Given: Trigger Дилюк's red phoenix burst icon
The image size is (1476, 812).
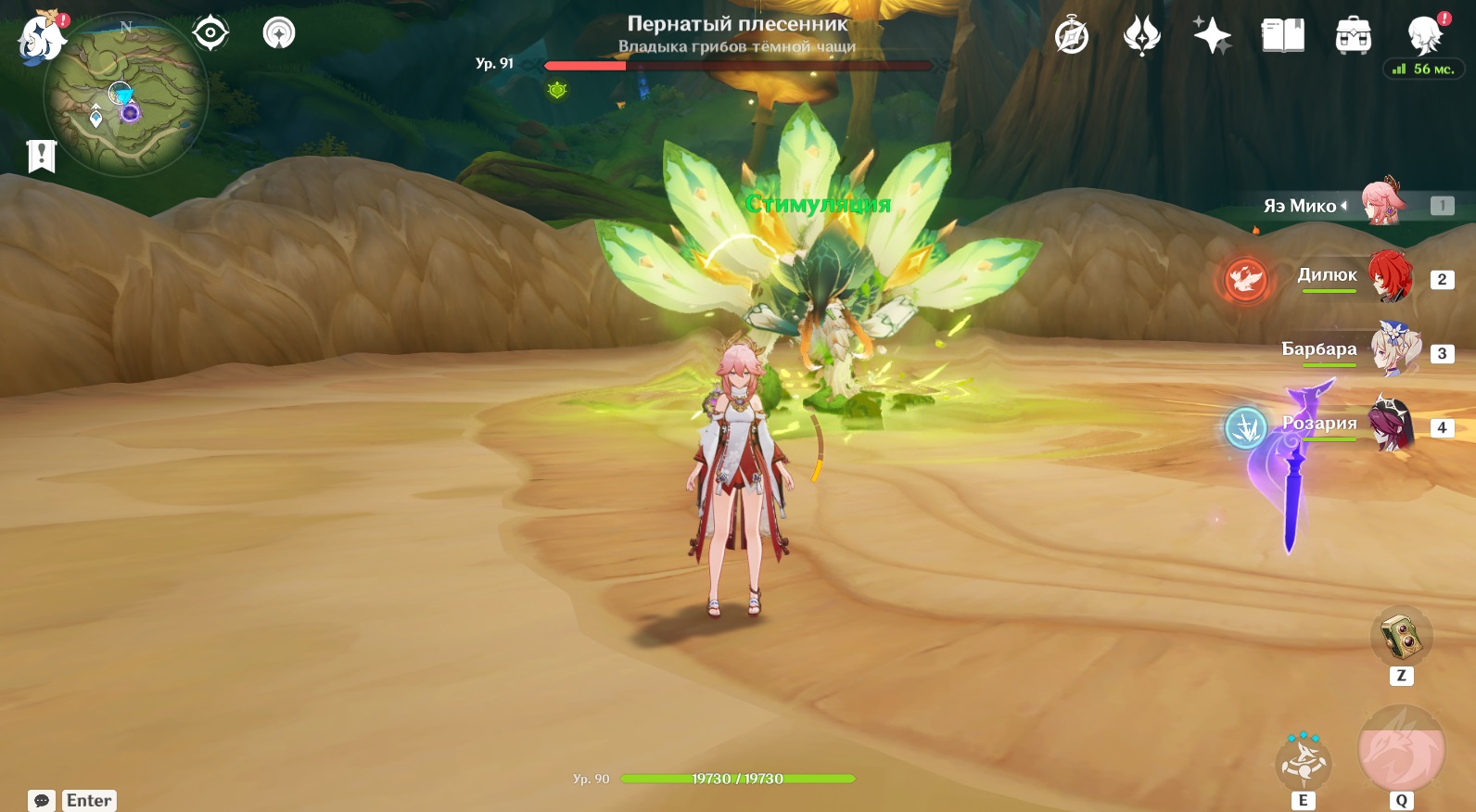Looking at the screenshot, I should pyautogui.click(x=1245, y=278).
